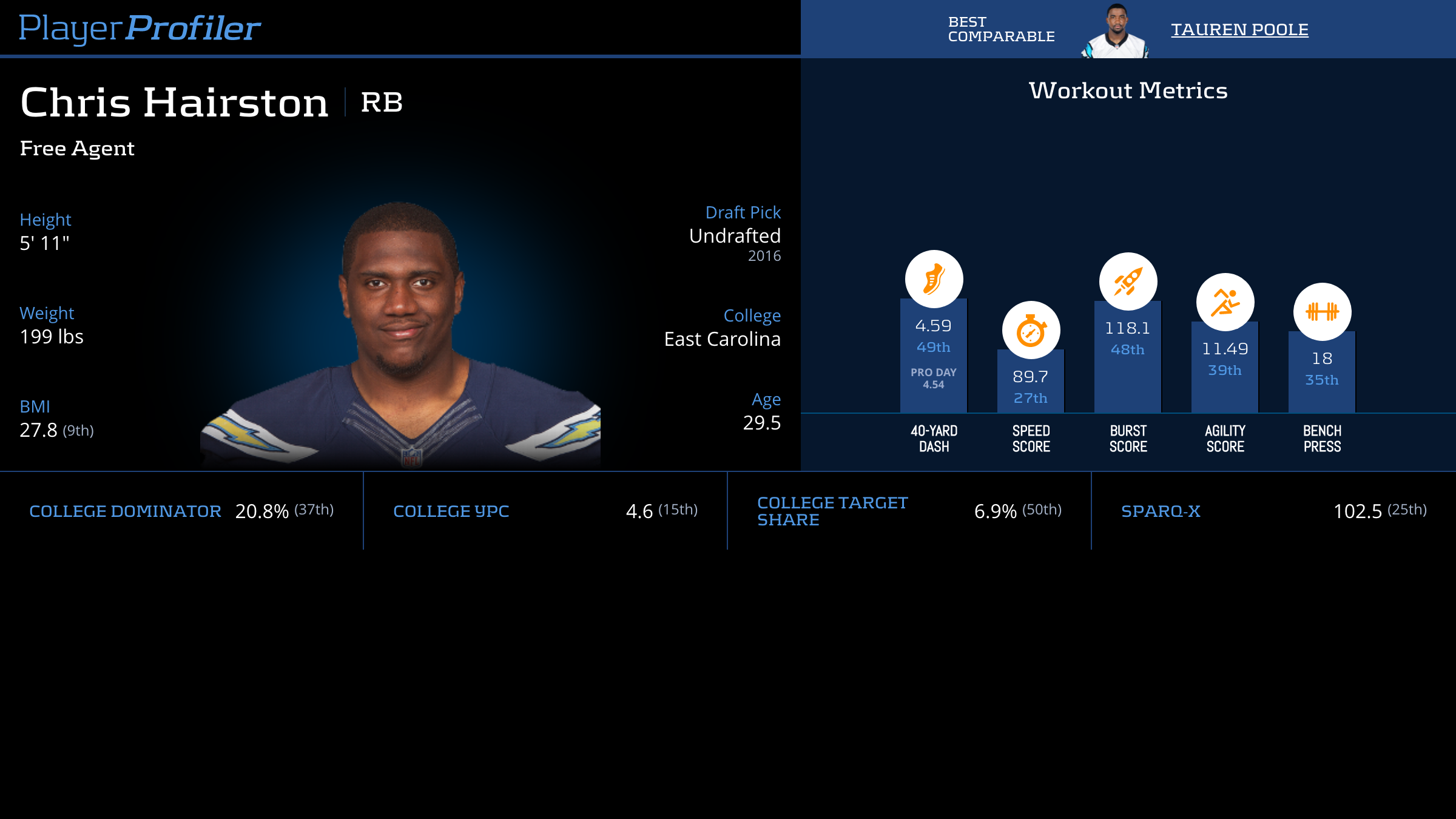Select the Bench Press barbell icon
Viewport: 1456px width, 819px height.
click(1322, 312)
